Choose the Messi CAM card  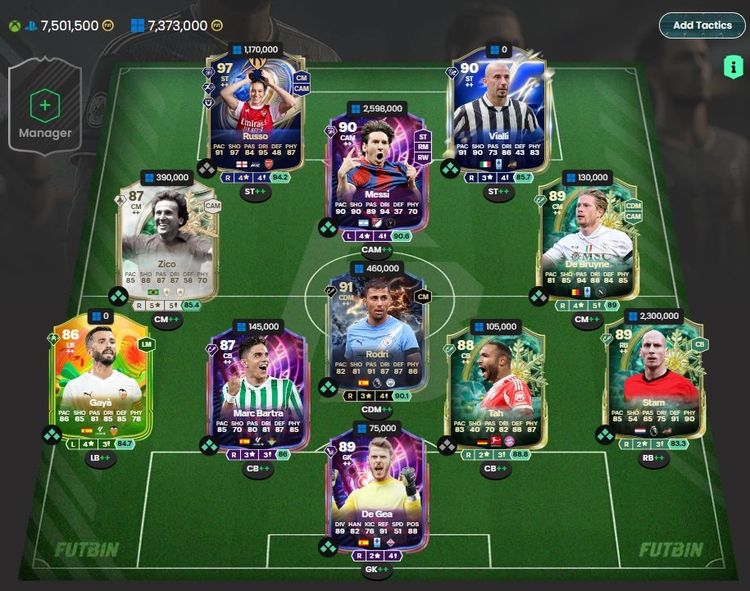pos(376,176)
